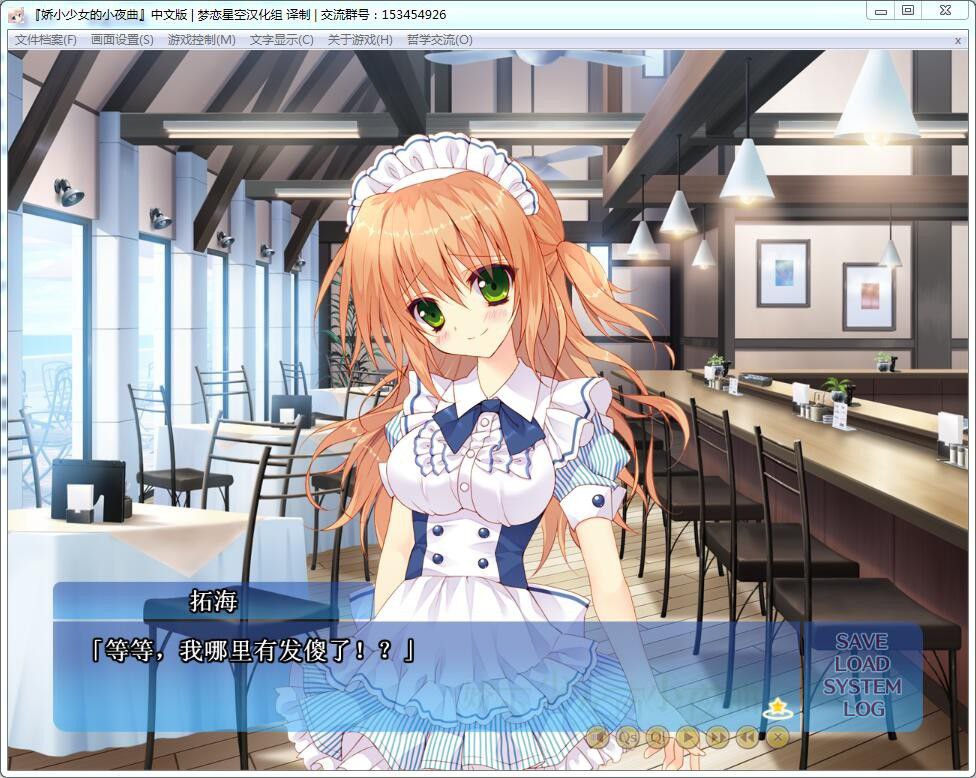The image size is (976, 778).
Task: Choose LOAD in the dialogue panel
Action: (x=862, y=664)
